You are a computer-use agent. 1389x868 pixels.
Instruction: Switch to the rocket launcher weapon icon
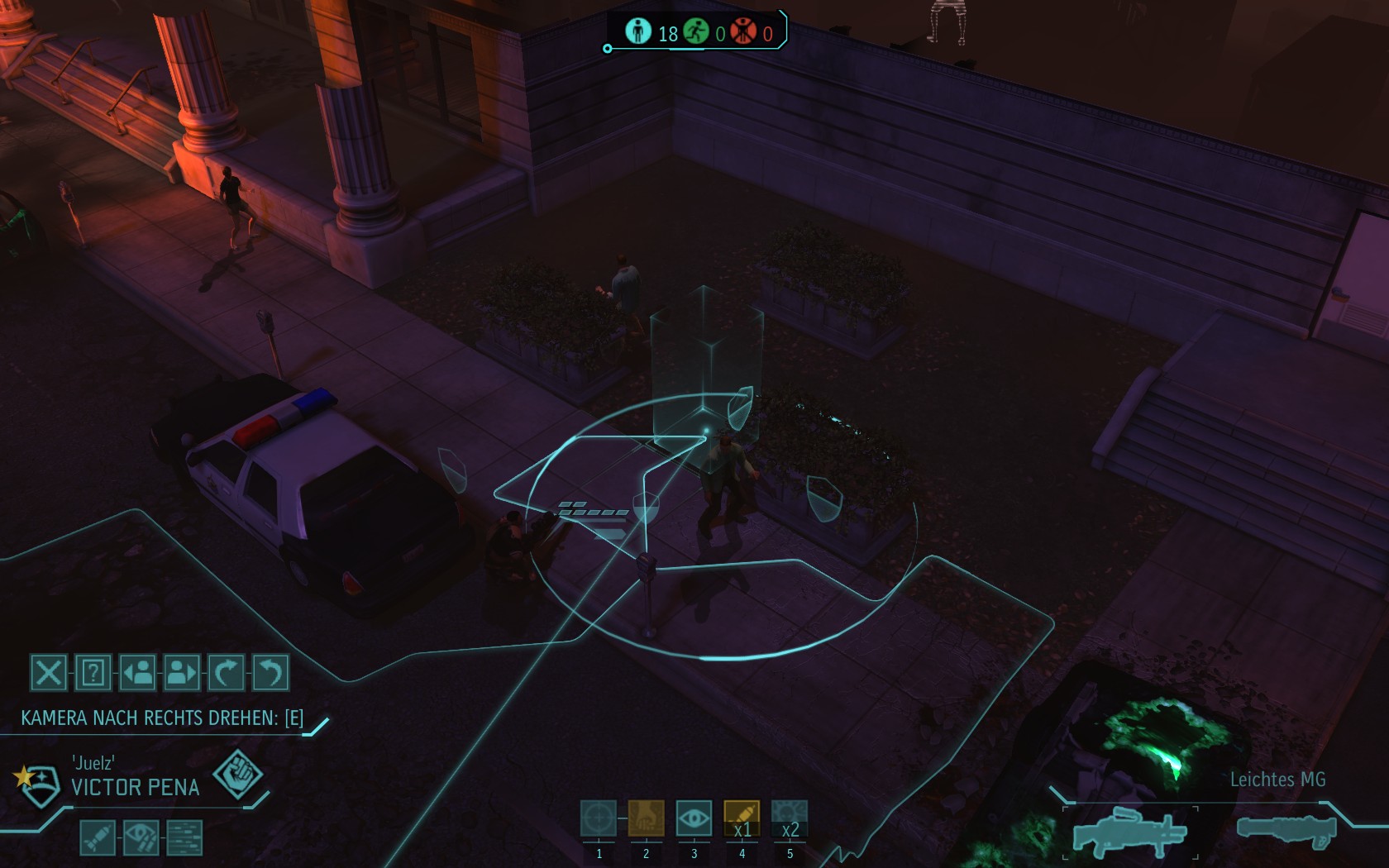(1286, 829)
